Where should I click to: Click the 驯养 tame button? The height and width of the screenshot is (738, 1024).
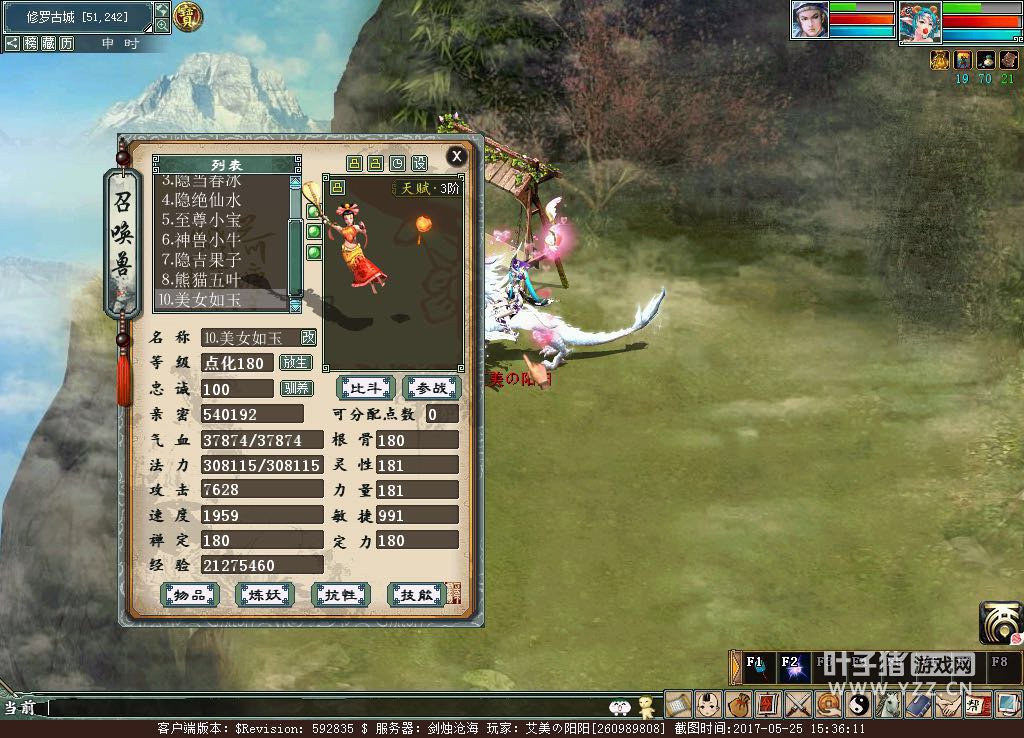click(x=295, y=388)
